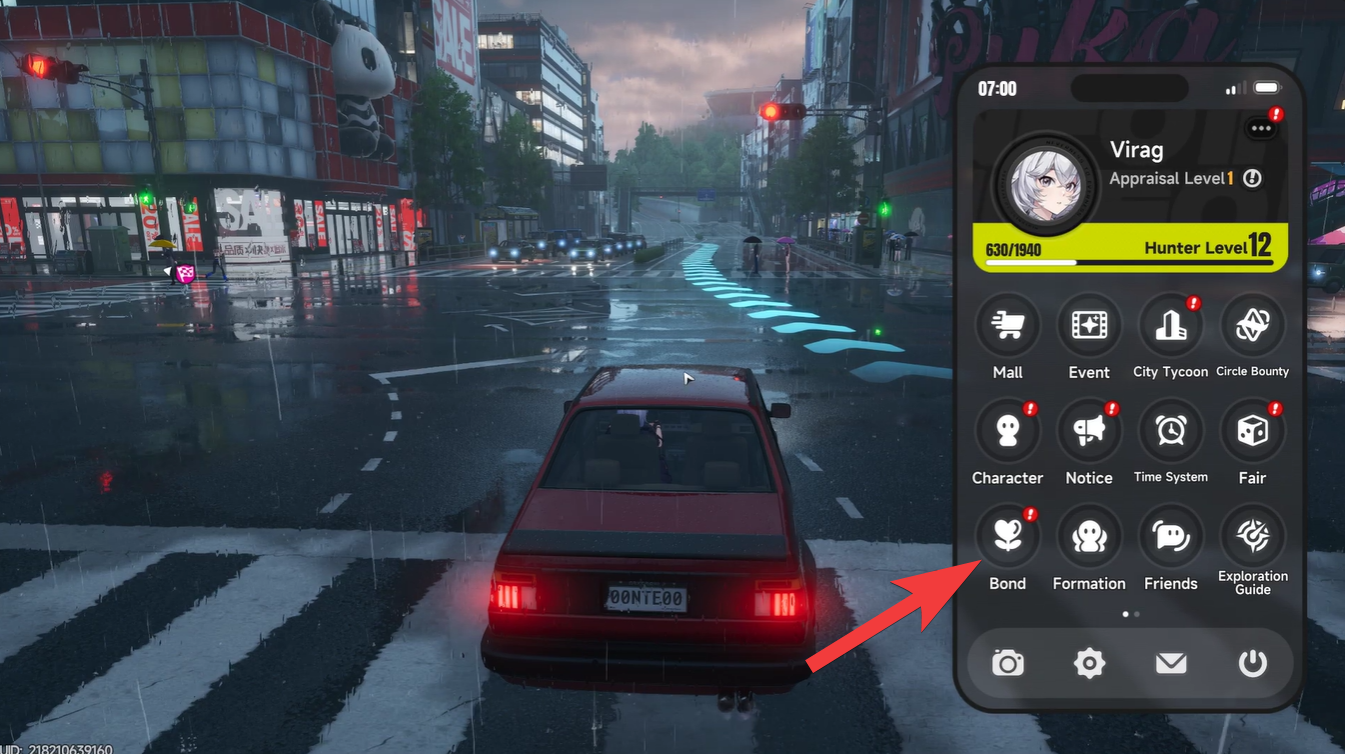Viewport: 1345px width, 754px height.
Task: Open the Circle Bounty menu
Action: point(1253,325)
